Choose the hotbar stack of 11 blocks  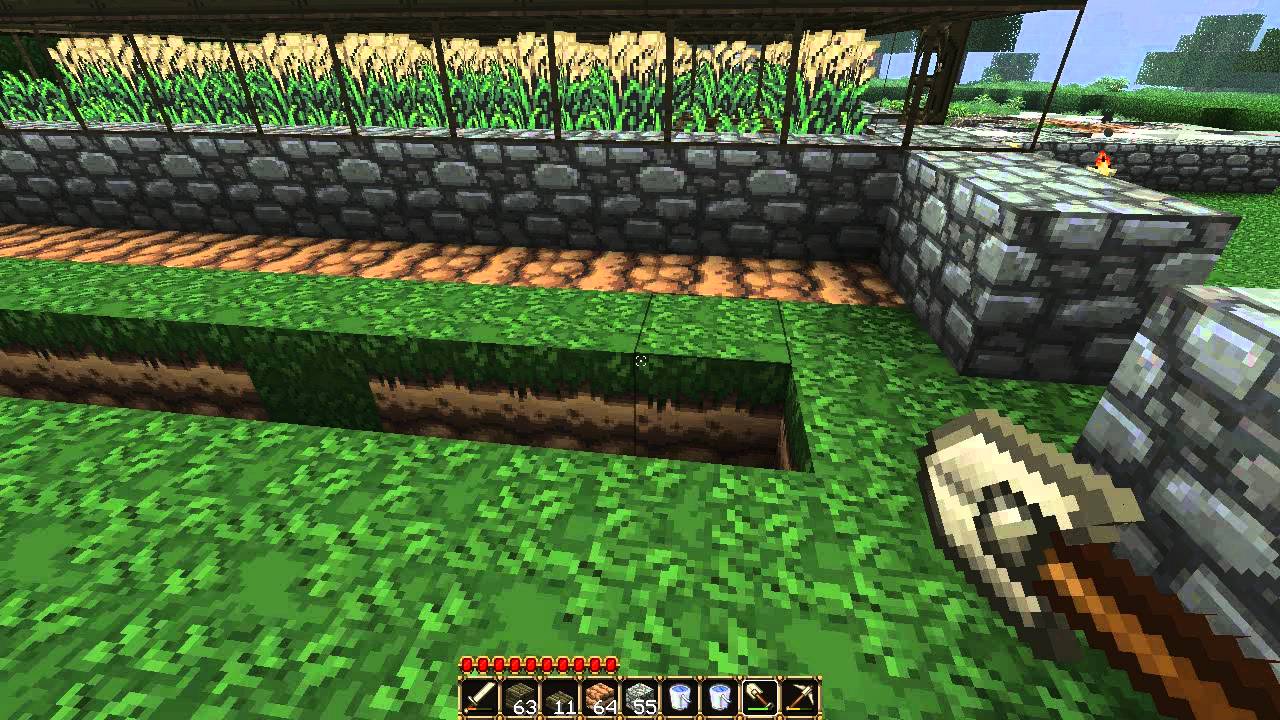coord(559,697)
